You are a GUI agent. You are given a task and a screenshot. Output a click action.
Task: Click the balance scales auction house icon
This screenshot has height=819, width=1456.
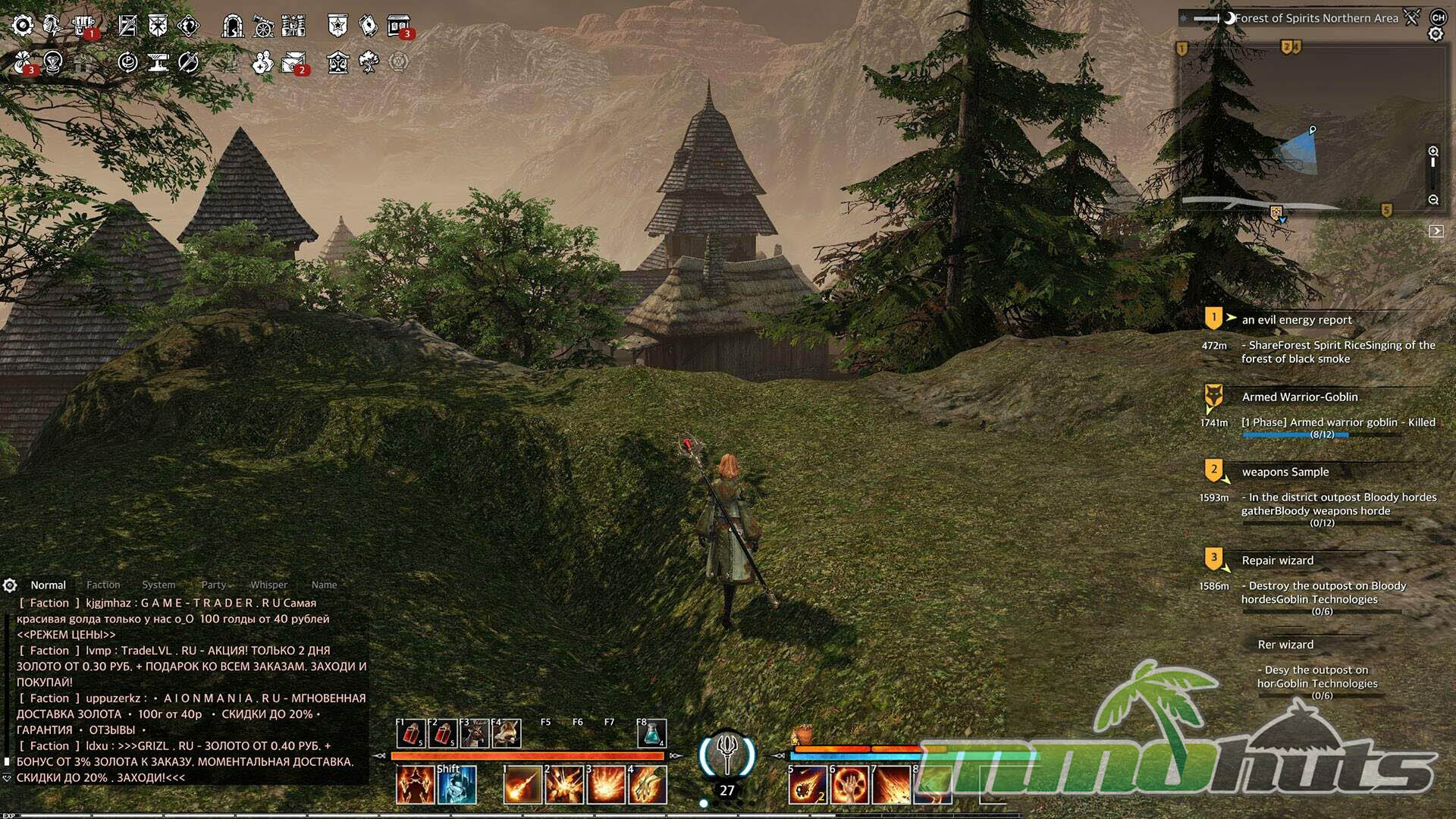click(x=337, y=62)
